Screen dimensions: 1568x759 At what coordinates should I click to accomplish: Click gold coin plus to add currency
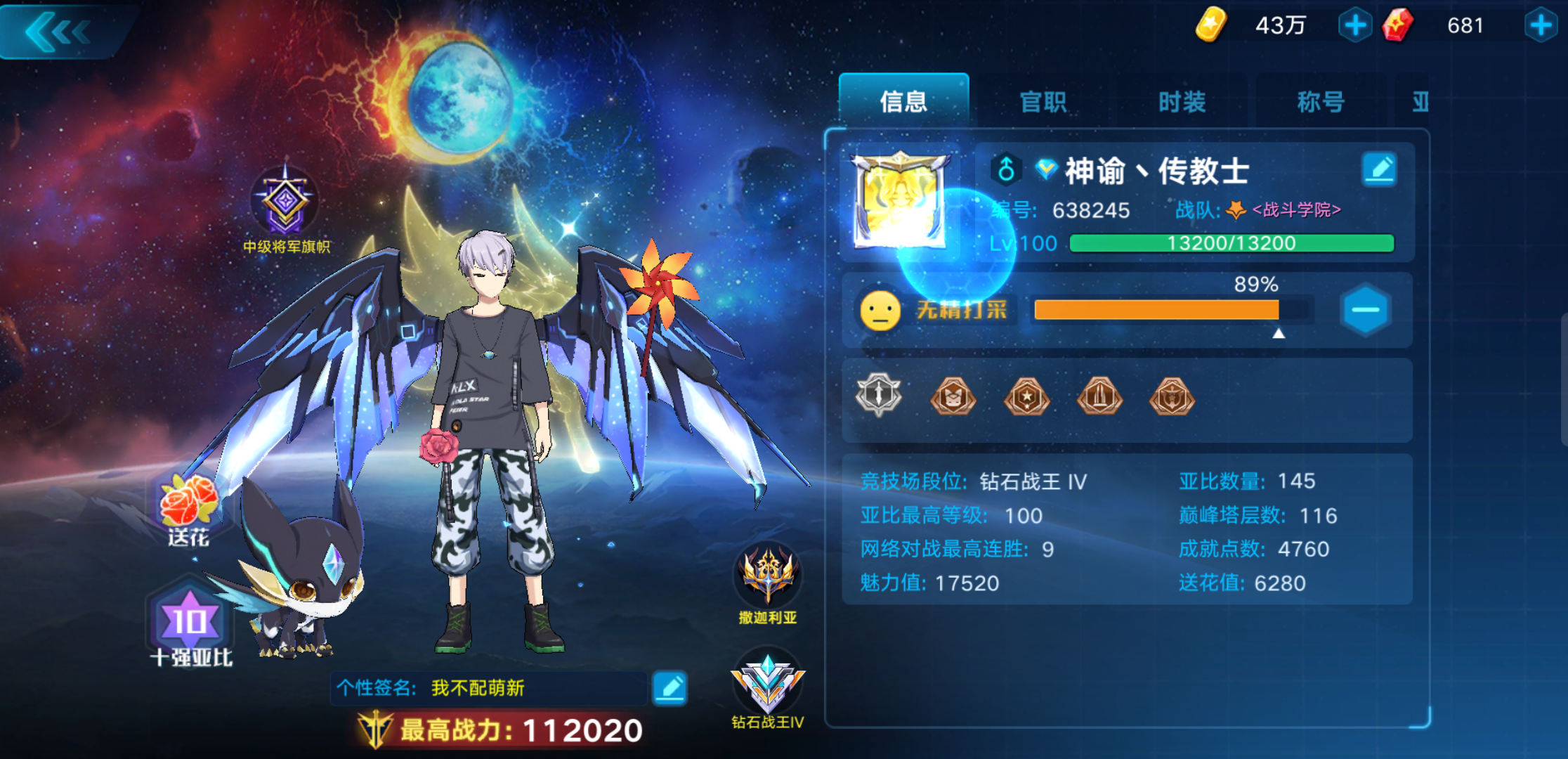point(1354,25)
